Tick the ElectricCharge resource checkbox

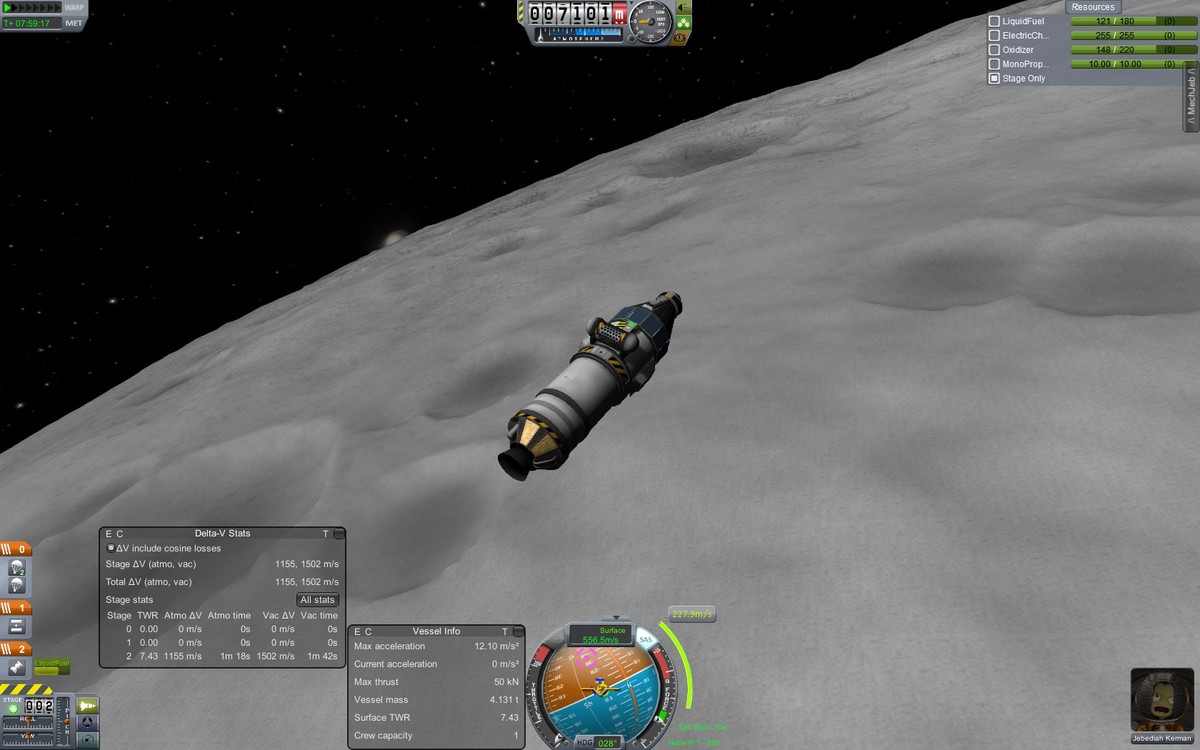(x=994, y=35)
